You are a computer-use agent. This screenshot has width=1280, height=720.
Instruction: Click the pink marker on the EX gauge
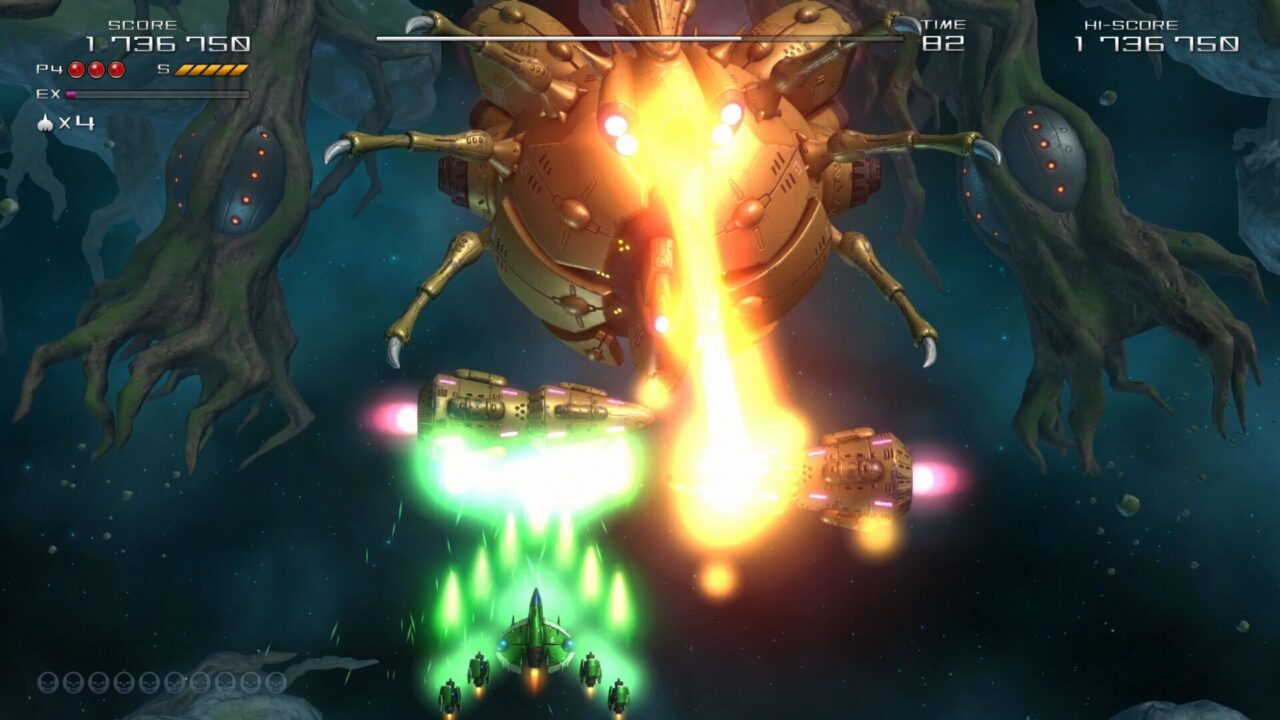71,94
